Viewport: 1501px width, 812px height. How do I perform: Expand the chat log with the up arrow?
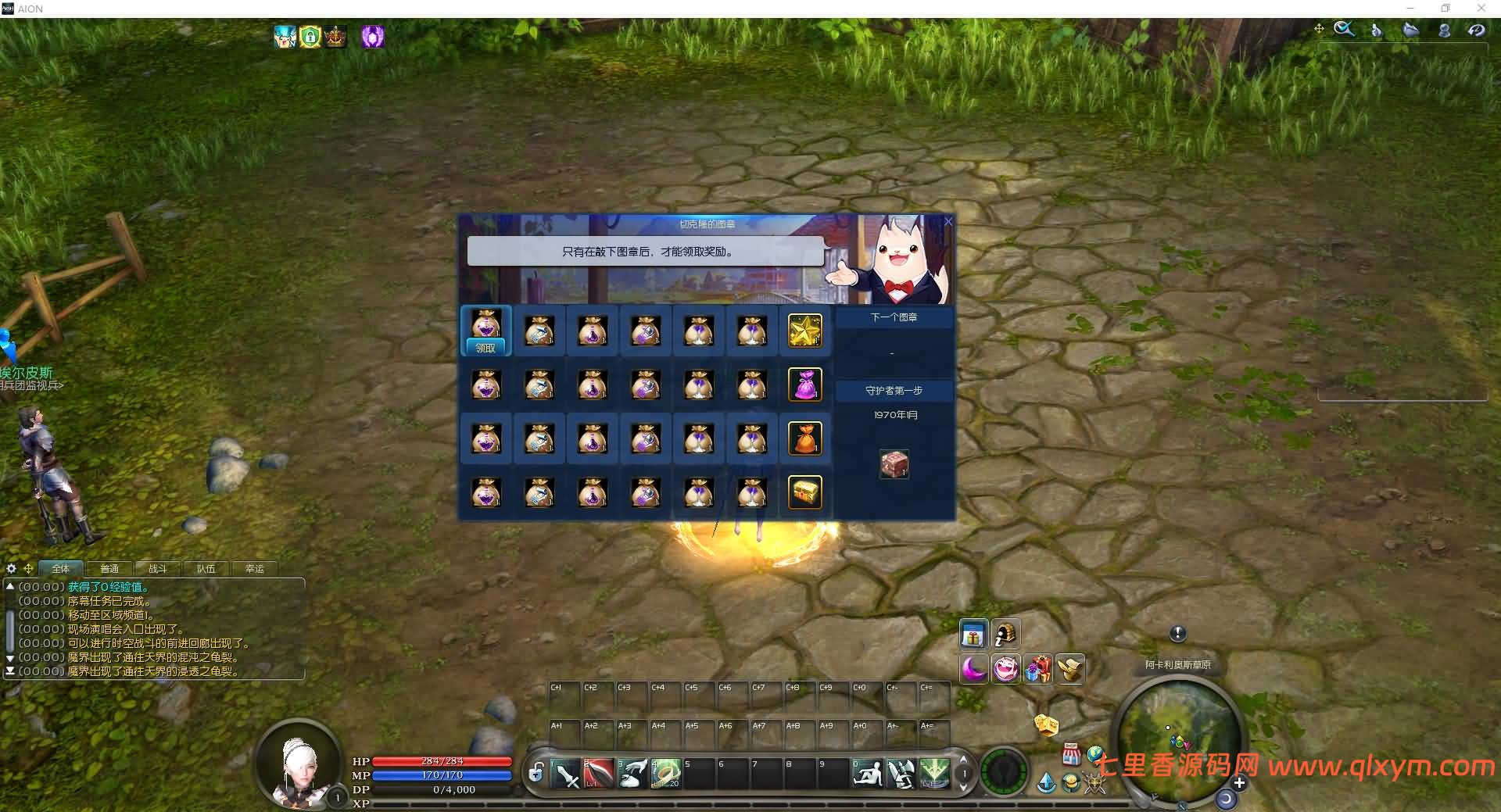point(10,586)
